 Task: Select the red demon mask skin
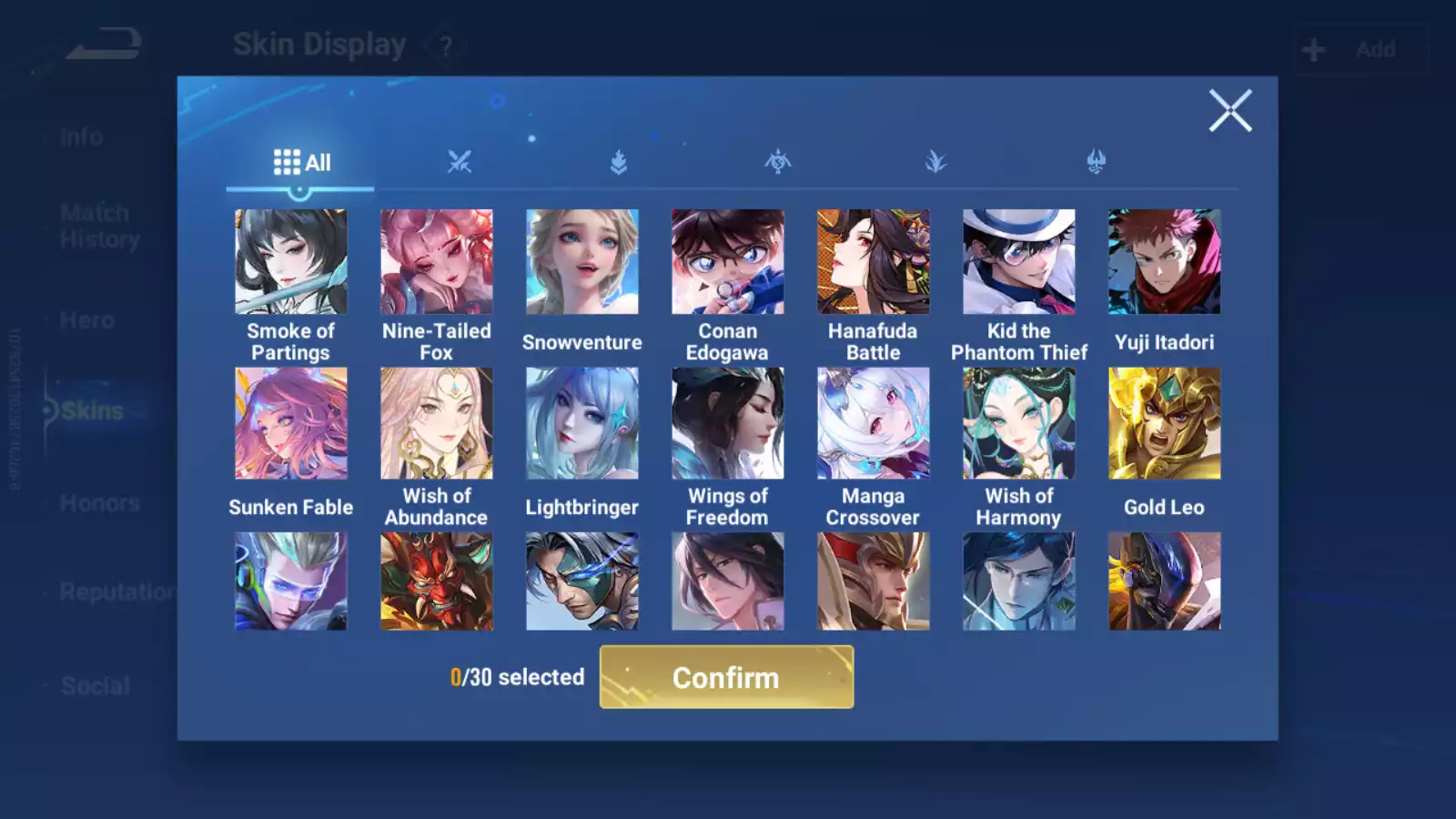click(437, 581)
